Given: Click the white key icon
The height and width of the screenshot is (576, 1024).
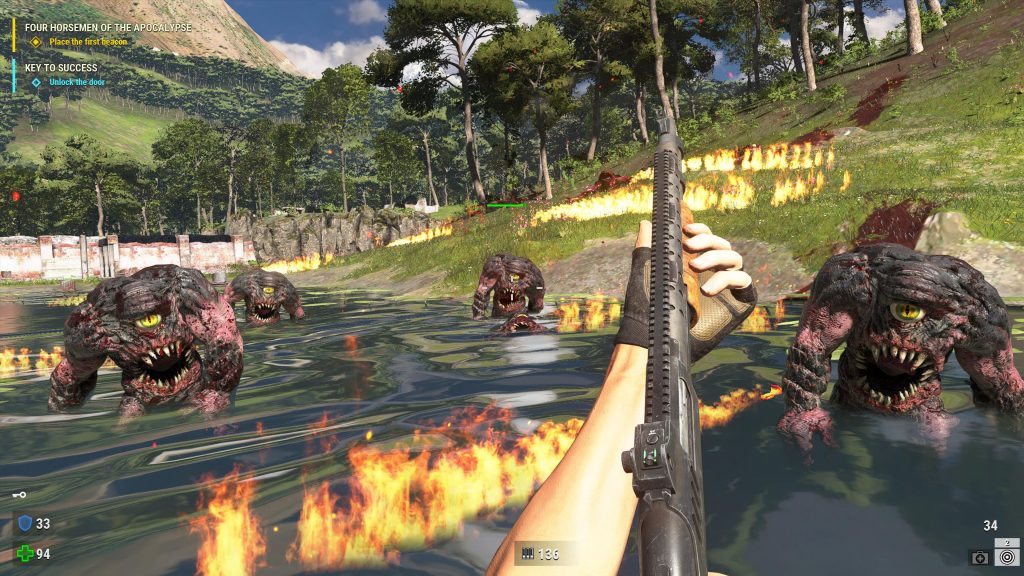Looking at the screenshot, I should click(x=19, y=495).
